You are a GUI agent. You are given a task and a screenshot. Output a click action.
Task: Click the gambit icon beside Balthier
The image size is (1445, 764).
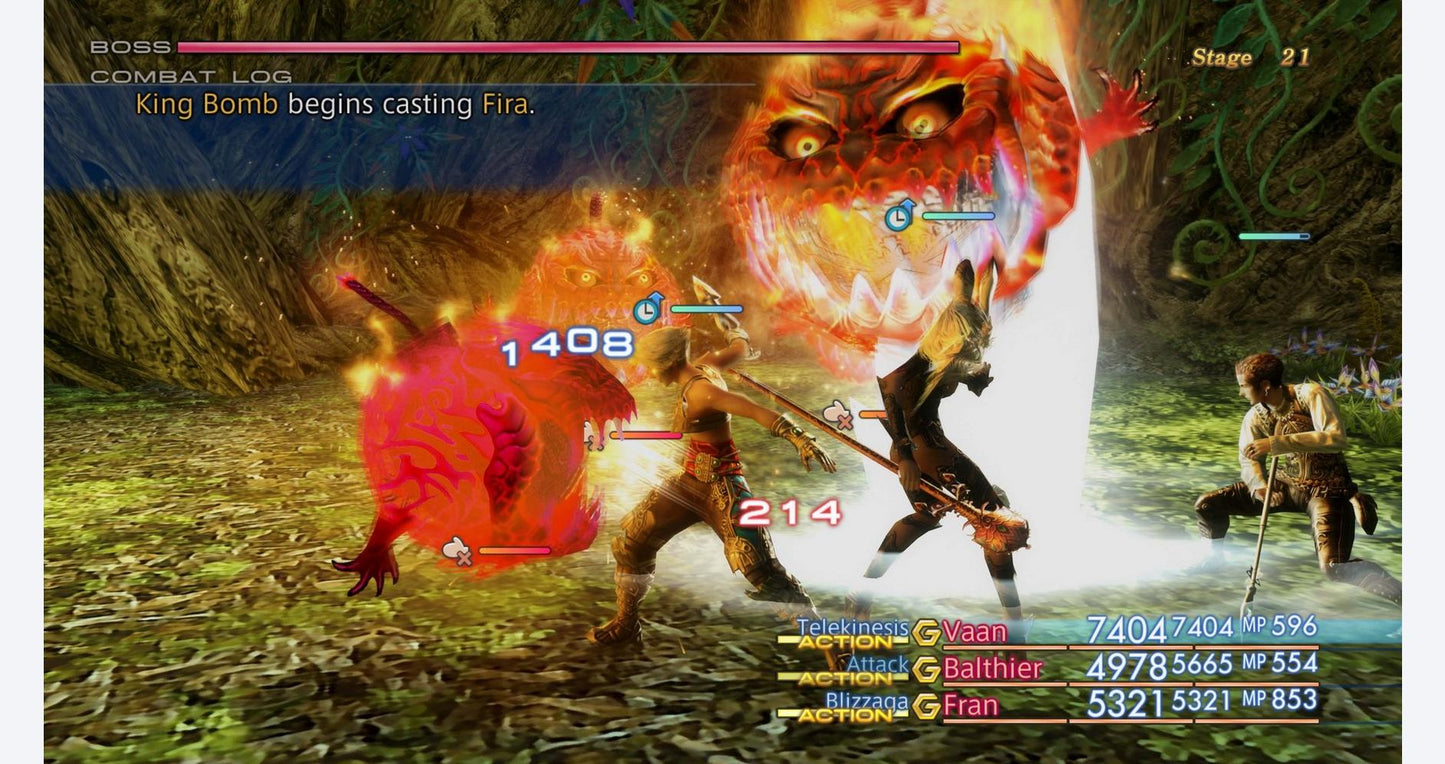click(x=926, y=669)
